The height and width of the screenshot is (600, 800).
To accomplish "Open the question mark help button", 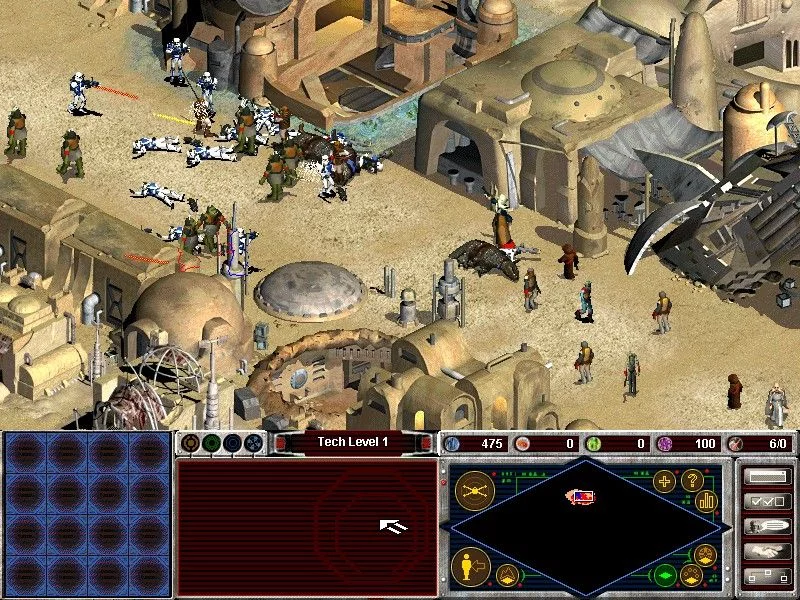I will (x=691, y=481).
